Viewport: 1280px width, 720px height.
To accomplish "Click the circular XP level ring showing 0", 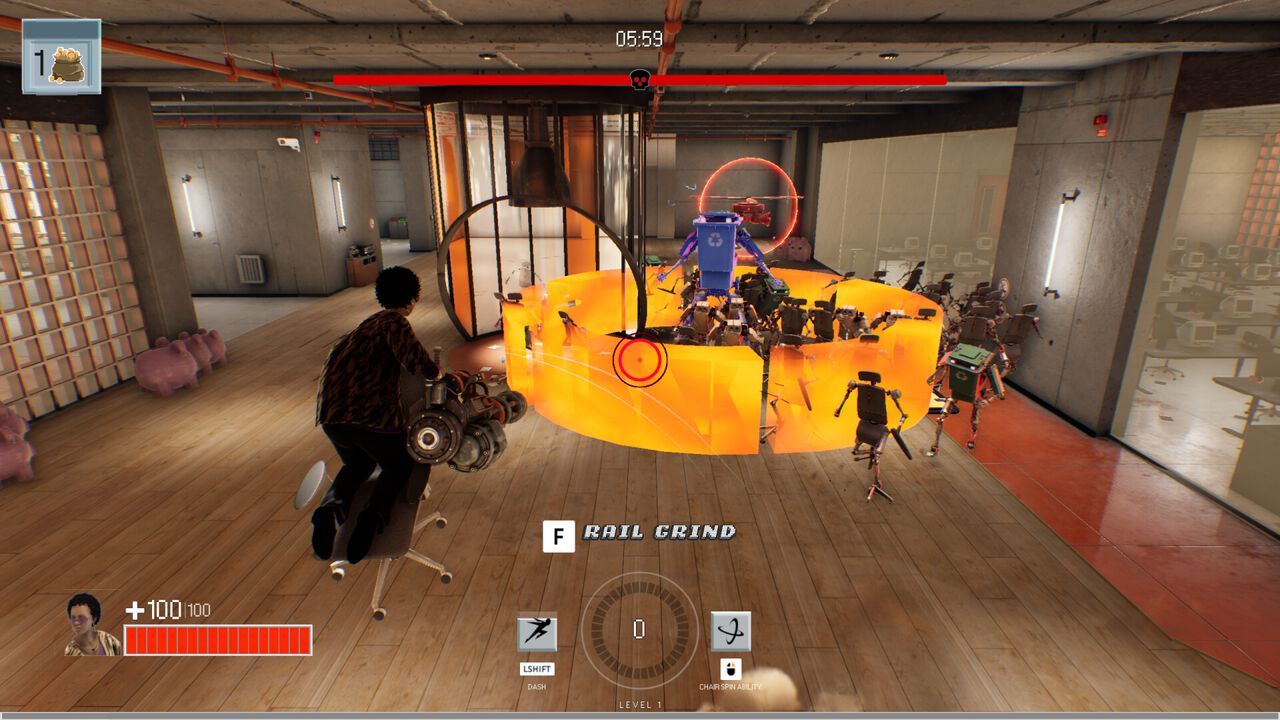I will (x=640, y=632).
